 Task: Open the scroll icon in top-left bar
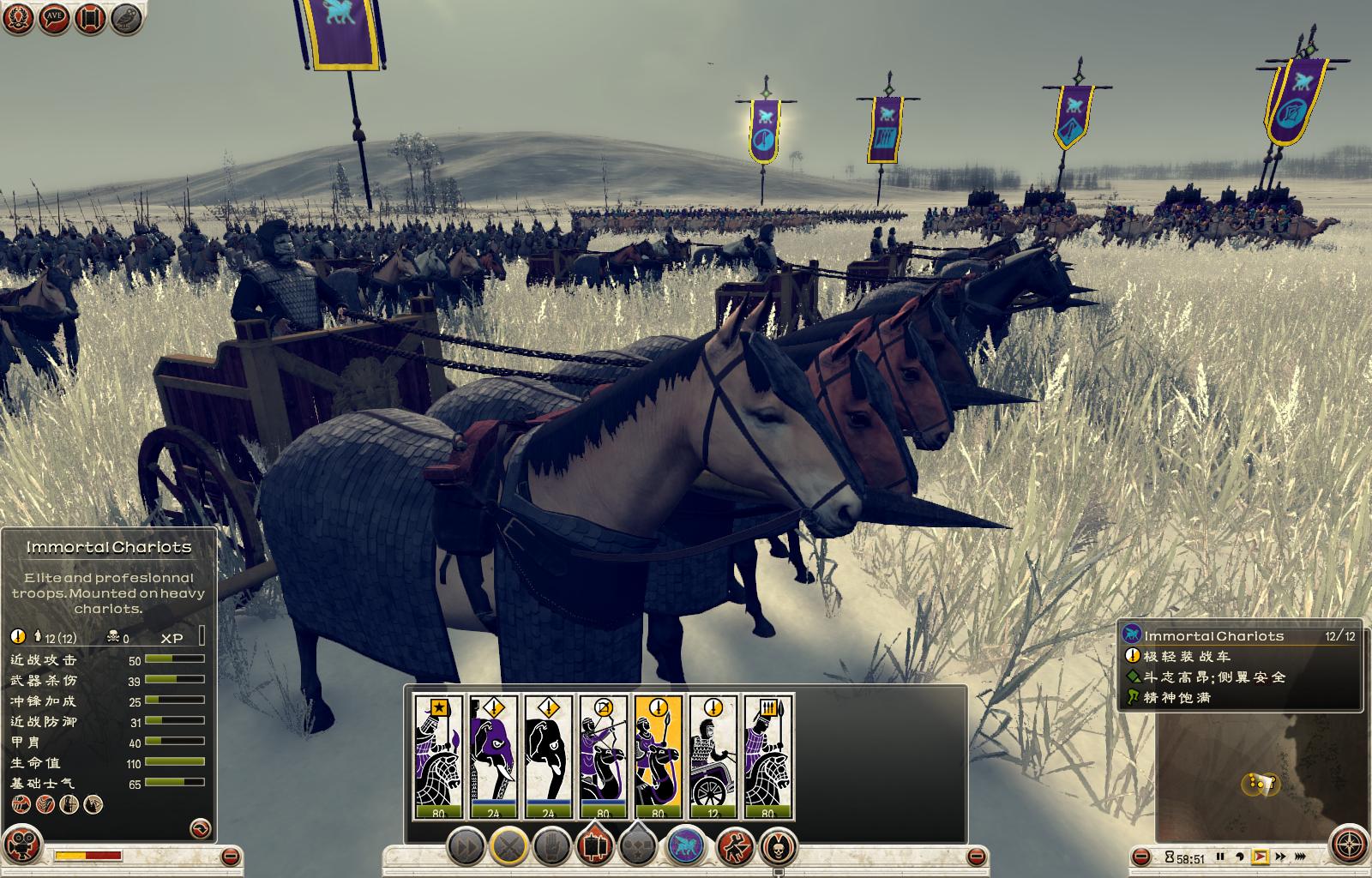[91, 18]
